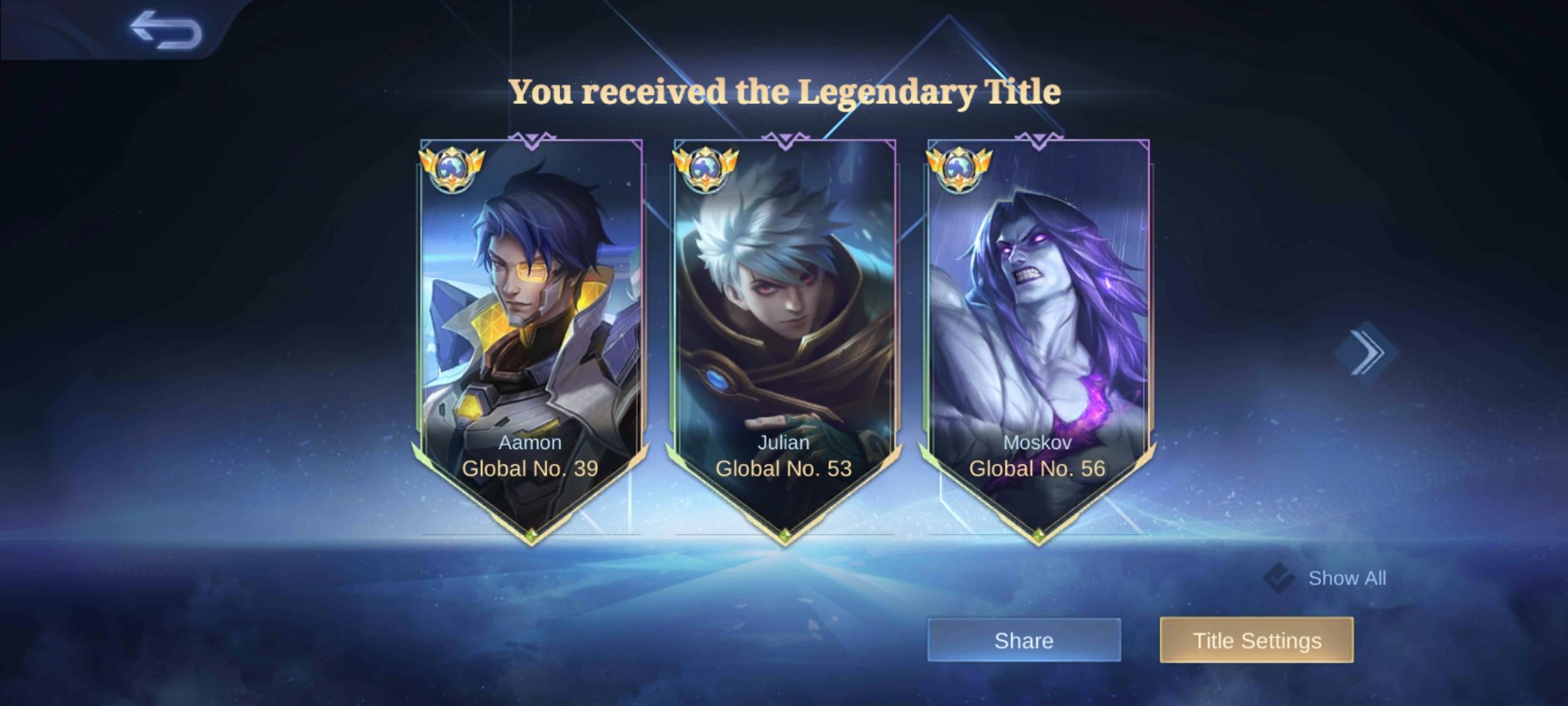Click the Aamon name label
The height and width of the screenshot is (706, 1568).
click(x=531, y=443)
